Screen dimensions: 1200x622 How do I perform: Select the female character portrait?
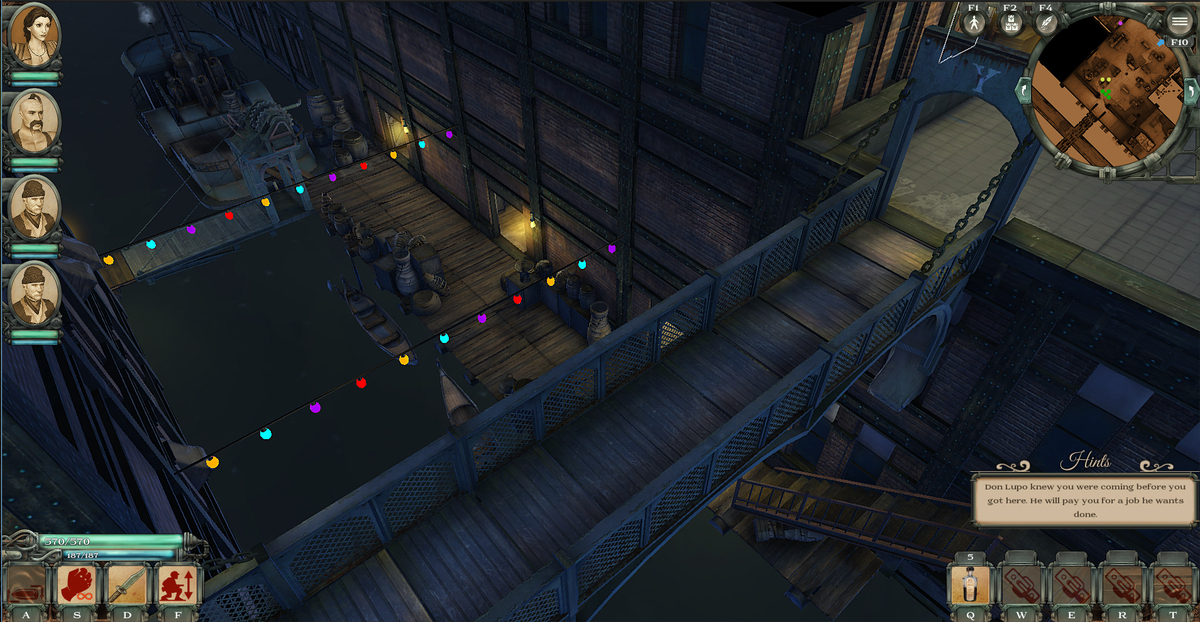point(34,36)
